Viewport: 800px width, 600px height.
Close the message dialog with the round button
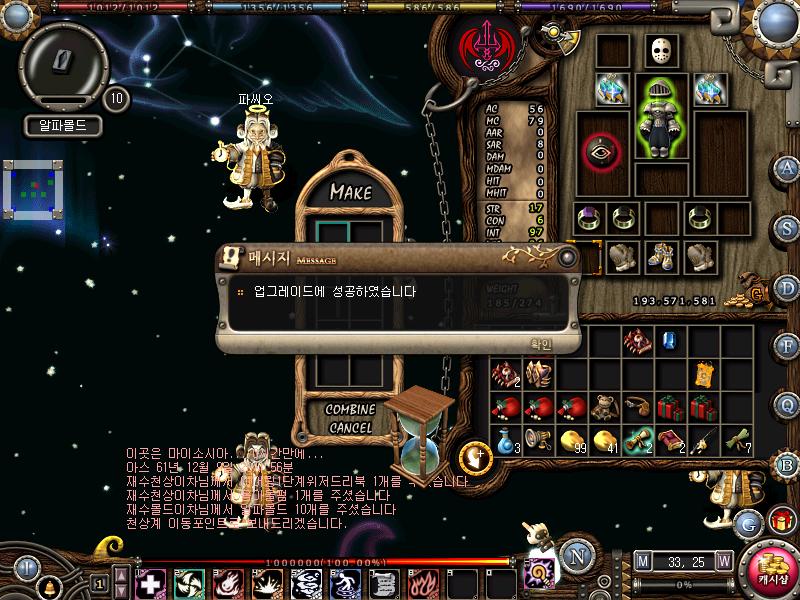(x=568, y=257)
